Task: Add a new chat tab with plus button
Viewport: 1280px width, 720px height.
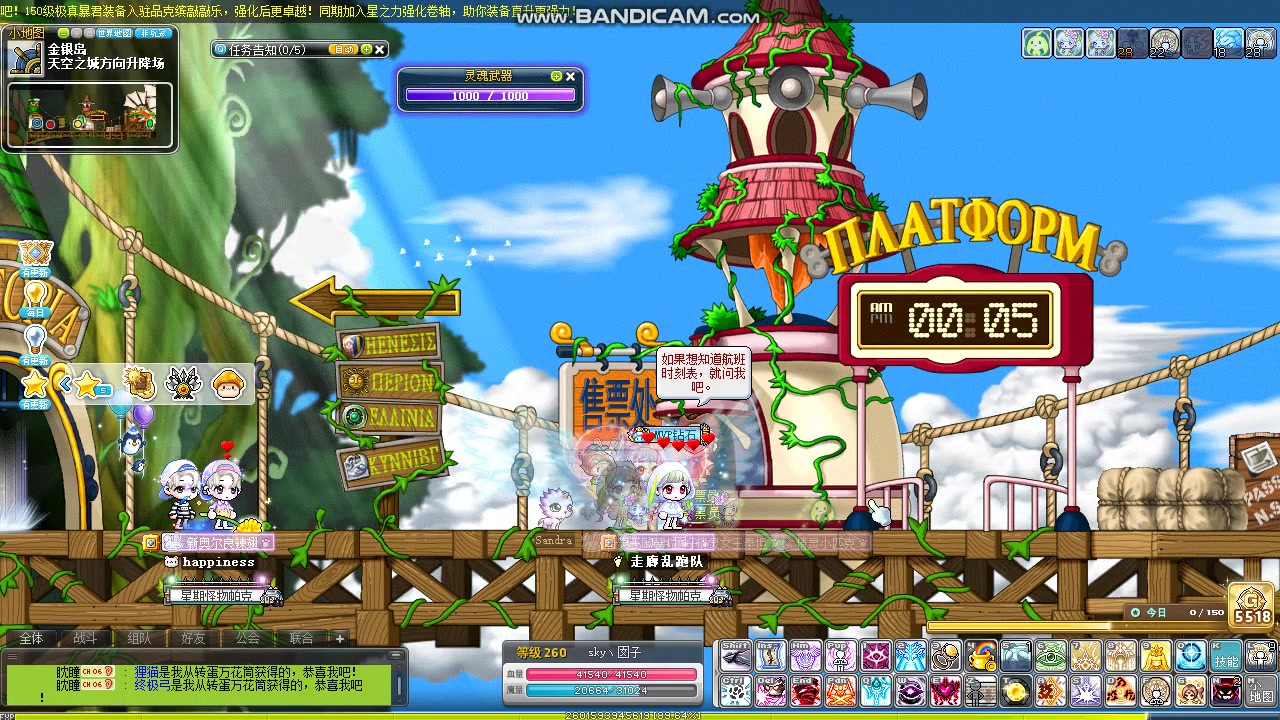Action: coord(340,638)
